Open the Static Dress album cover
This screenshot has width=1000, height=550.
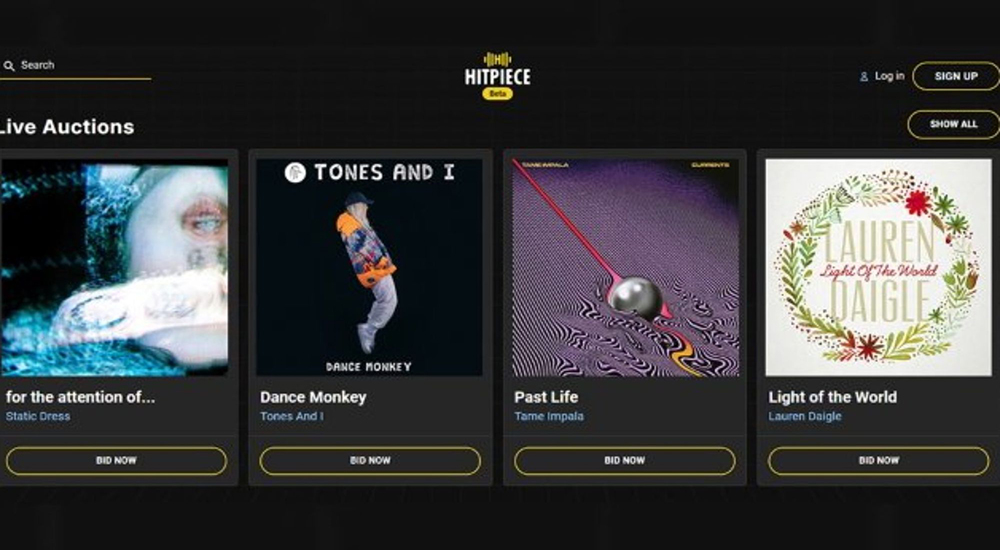click(x=114, y=267)
